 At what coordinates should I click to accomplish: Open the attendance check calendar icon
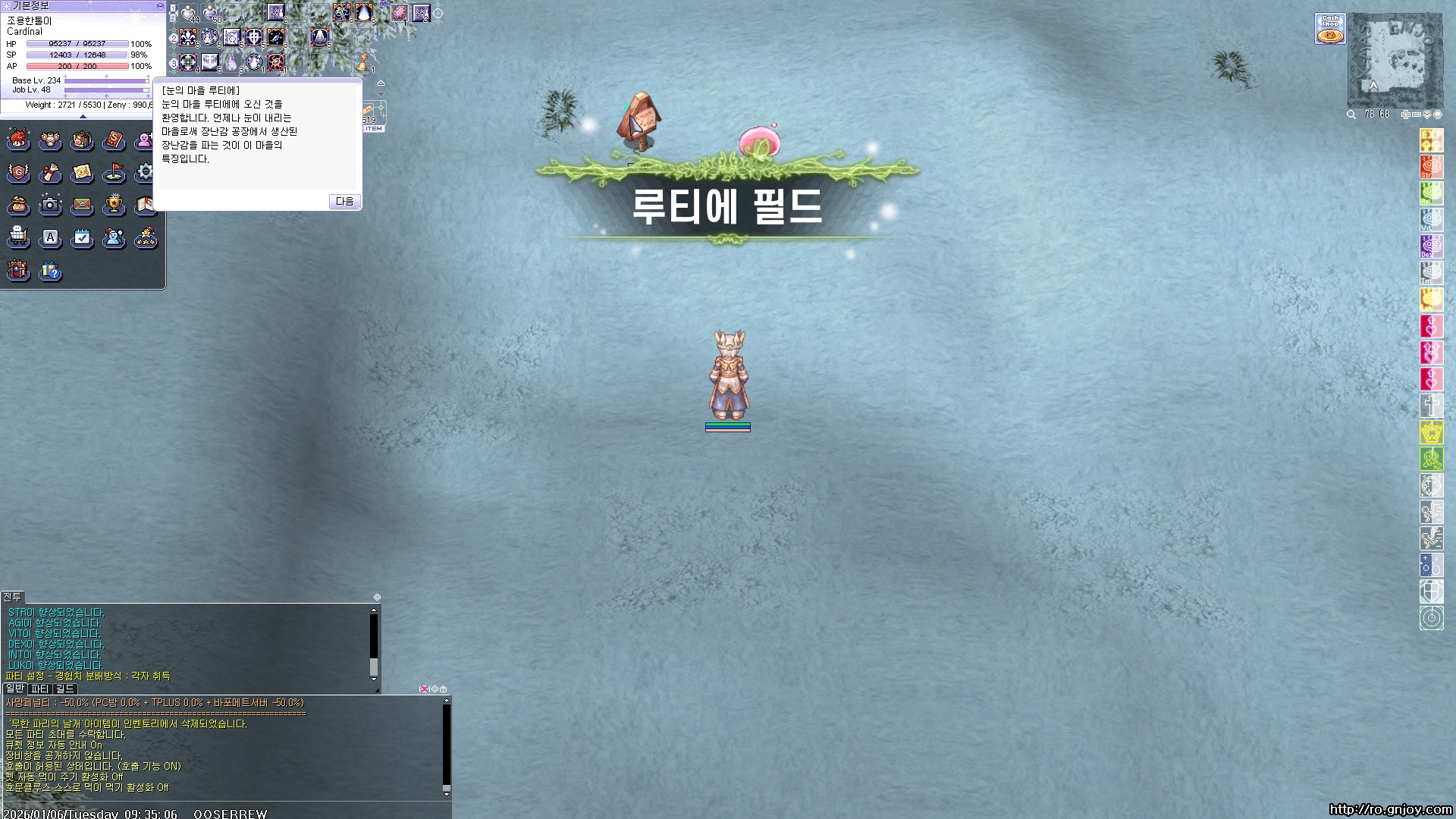[x=83, y=238]
